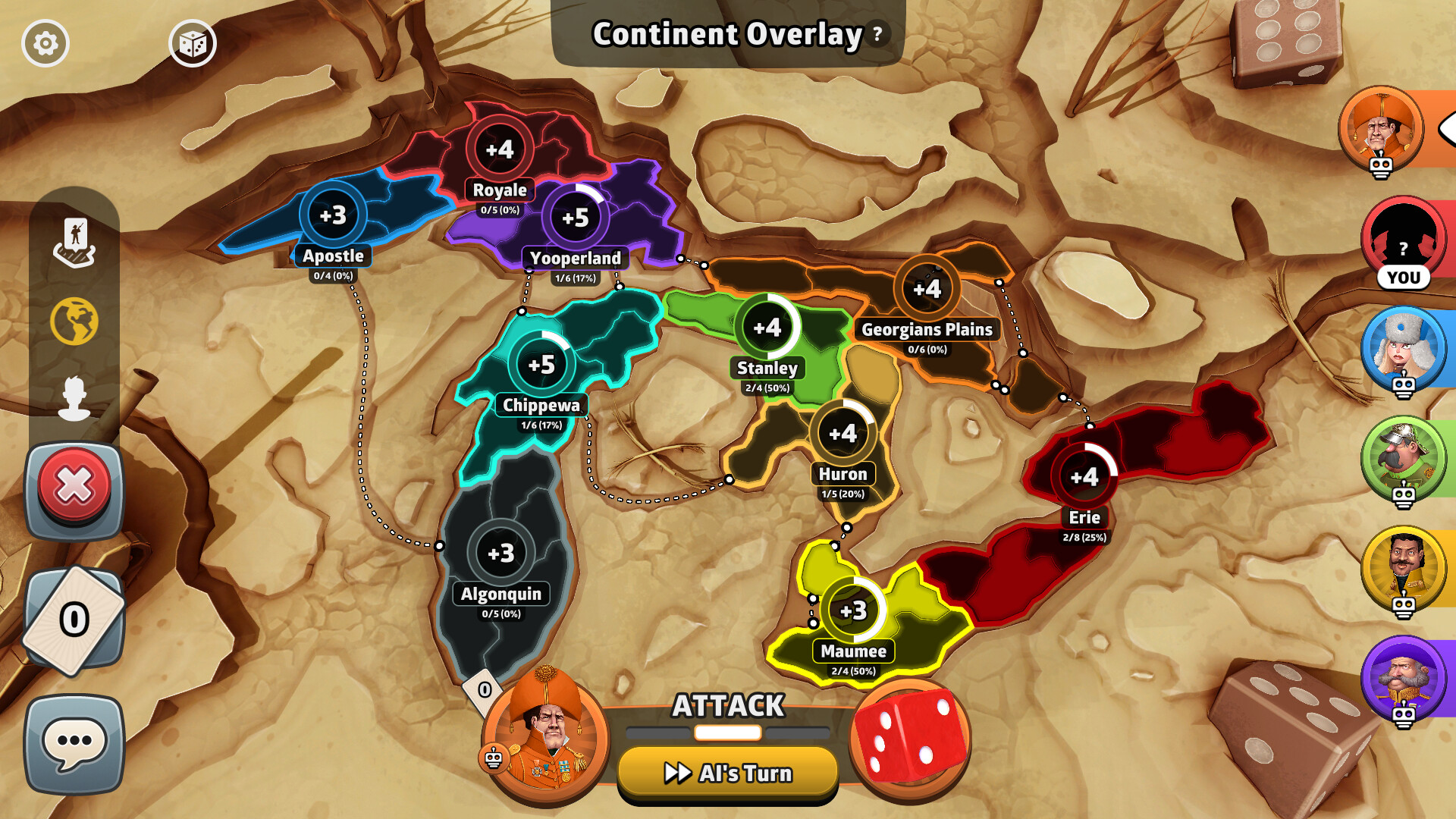Click the dice icon near the top left

click(192, 43)
